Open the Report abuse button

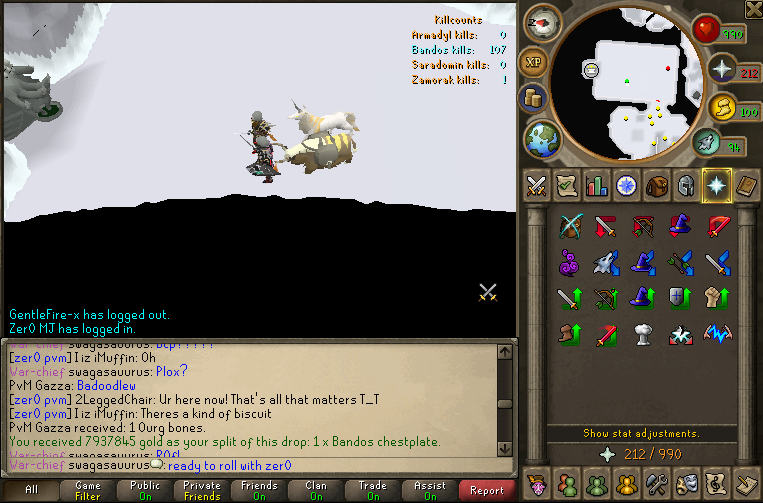coord(487,490)
